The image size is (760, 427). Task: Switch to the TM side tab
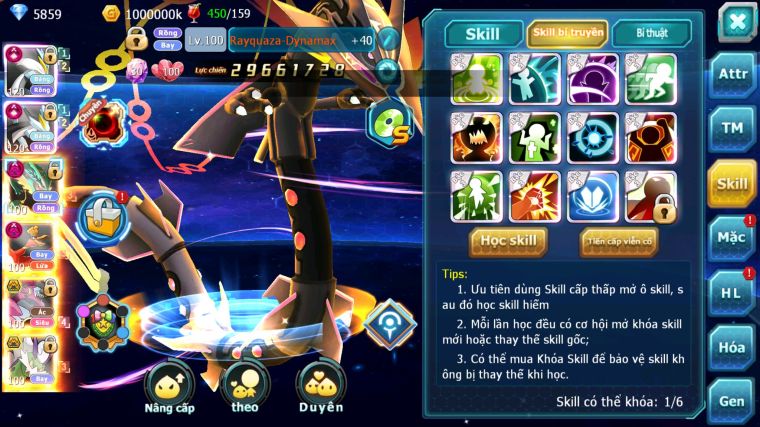click(x=732, y=129)
